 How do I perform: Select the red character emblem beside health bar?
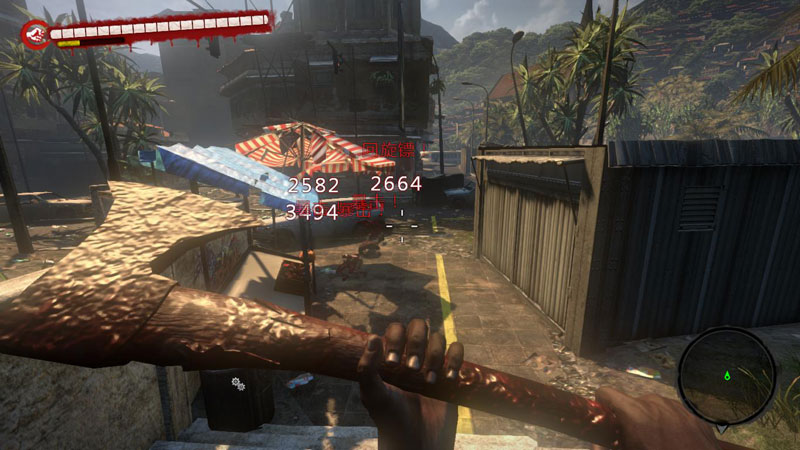click(x=35, y=36)
